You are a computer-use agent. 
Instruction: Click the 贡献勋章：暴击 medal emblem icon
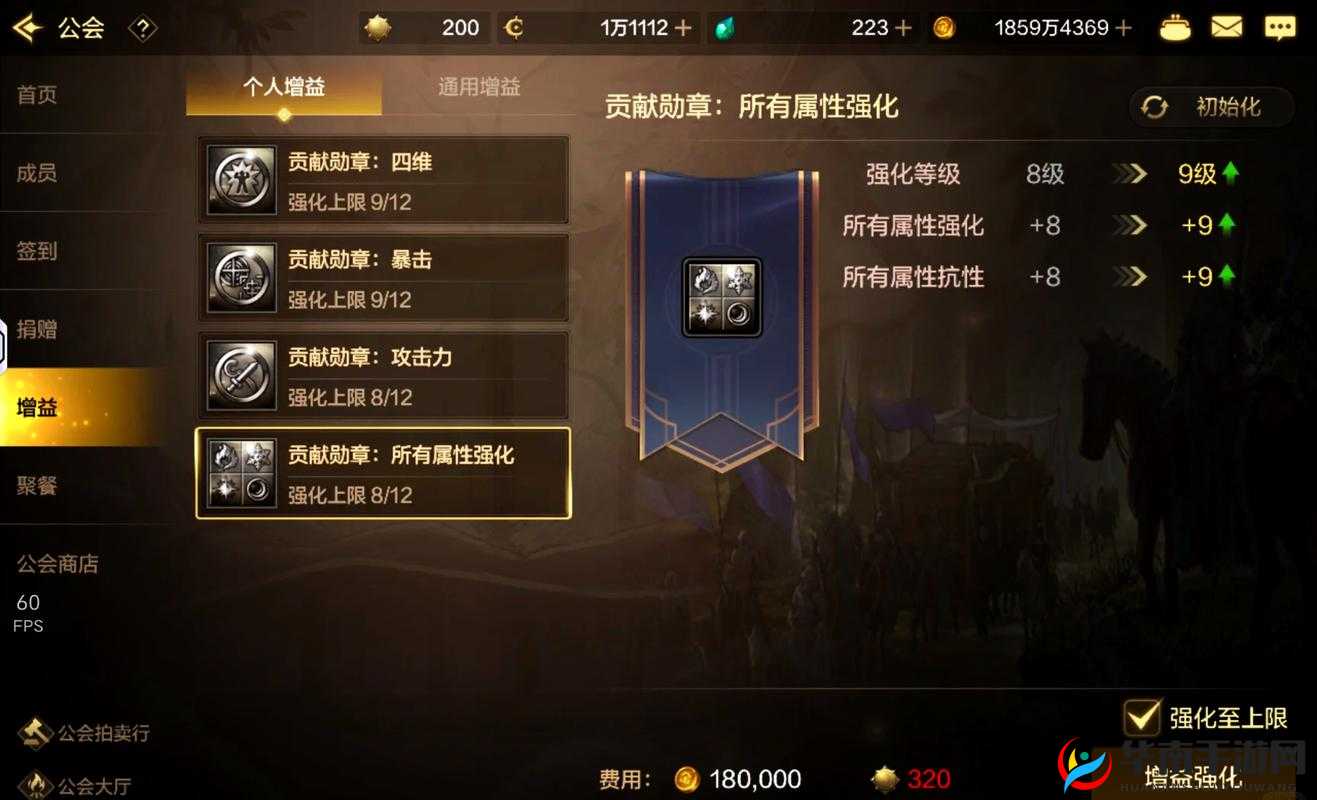pos(240,277)
